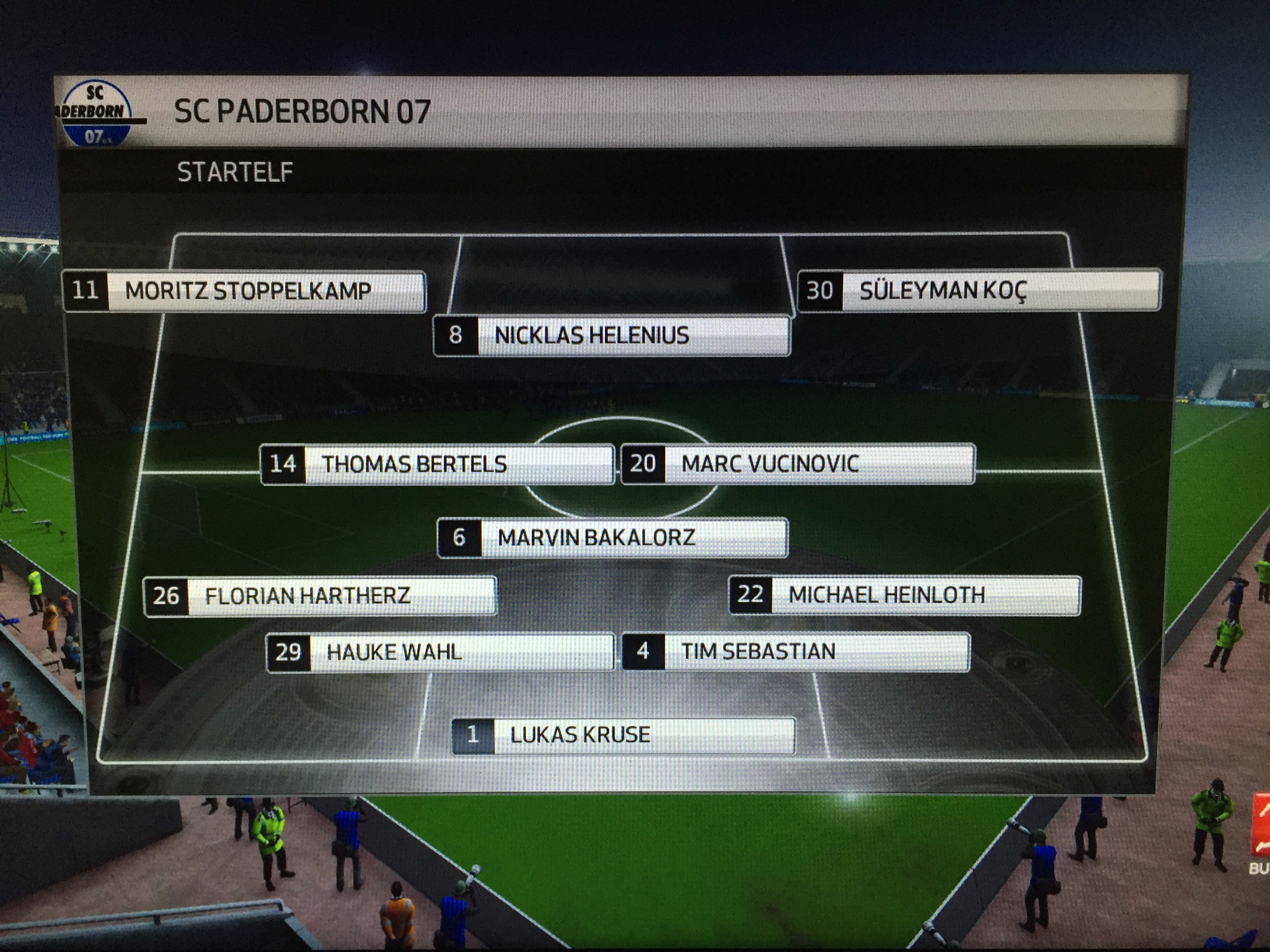The height and width of the screenshot is (952, 1270).
Task: Click Thomas Bertels' name plate
Action: click(437, 464)
